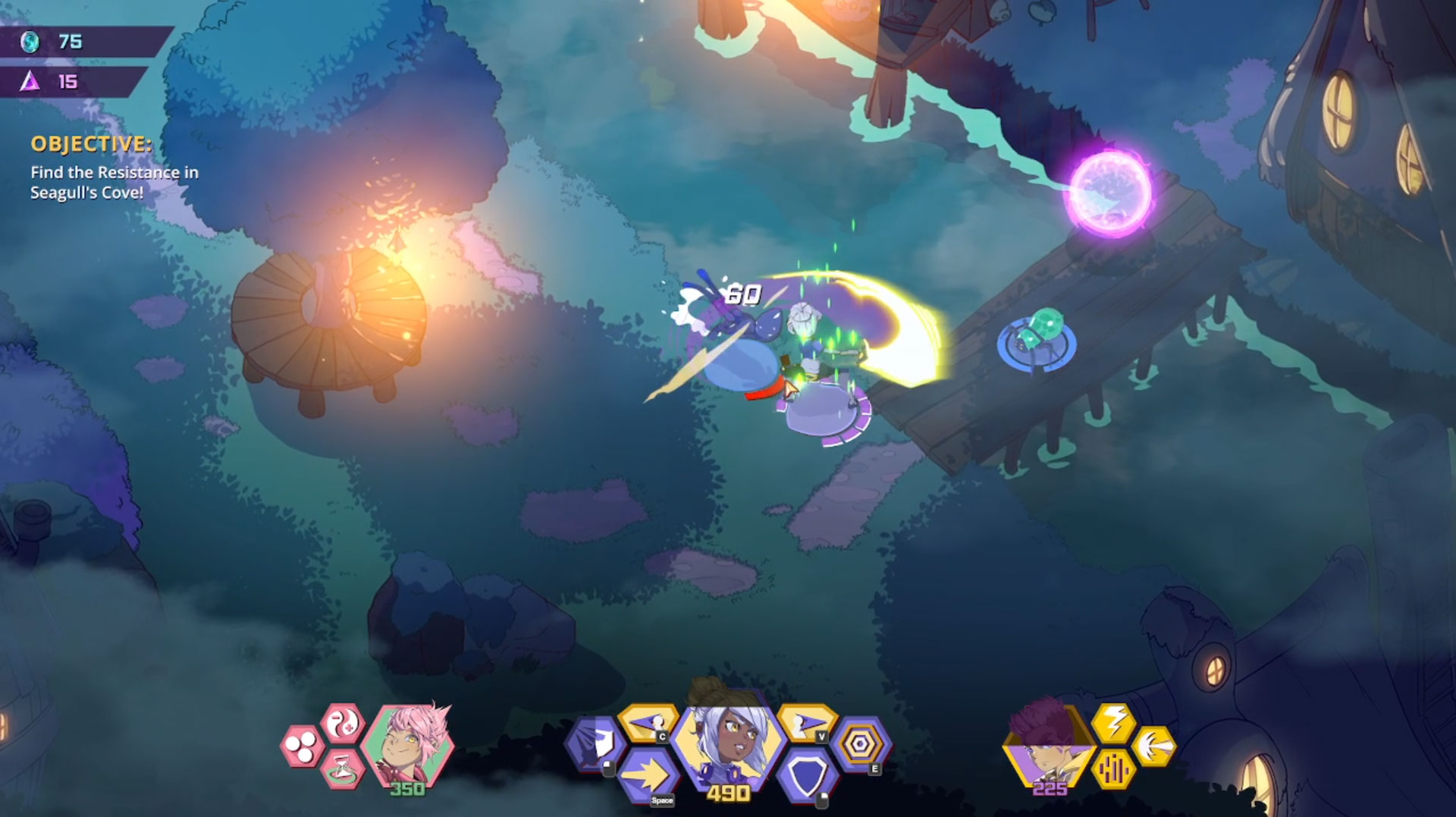The image size is (1456, 817).
Task: Select the pink-haired character portrait
Action: (x=407, y=743)
